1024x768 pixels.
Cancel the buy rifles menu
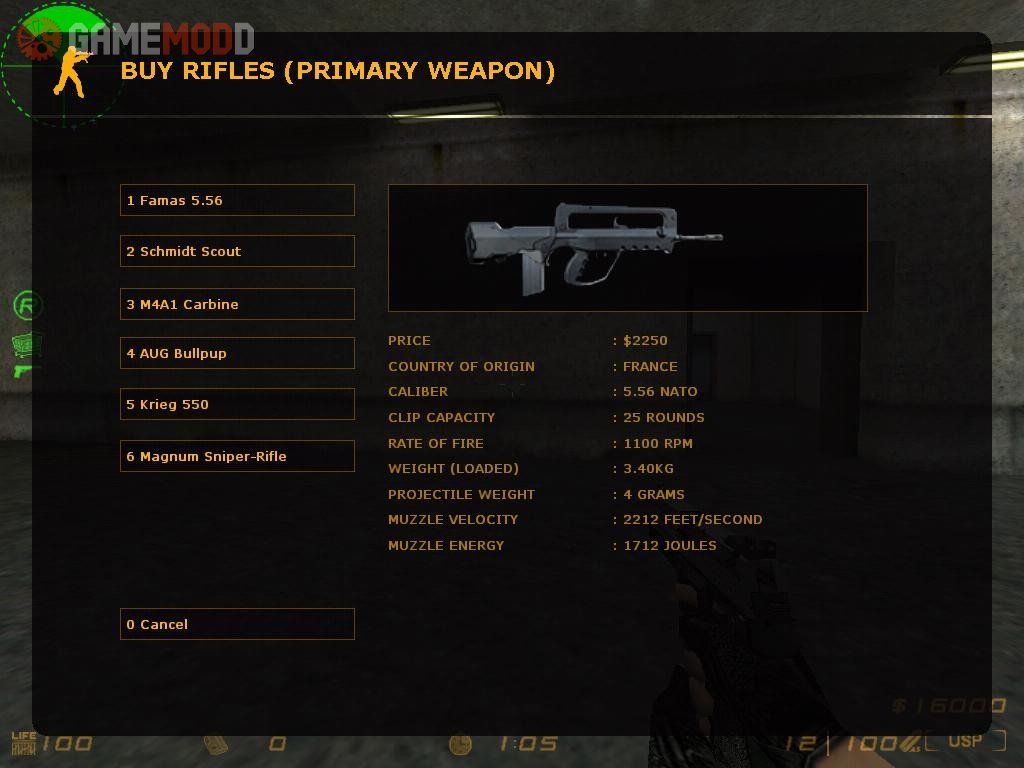[237, 624]
